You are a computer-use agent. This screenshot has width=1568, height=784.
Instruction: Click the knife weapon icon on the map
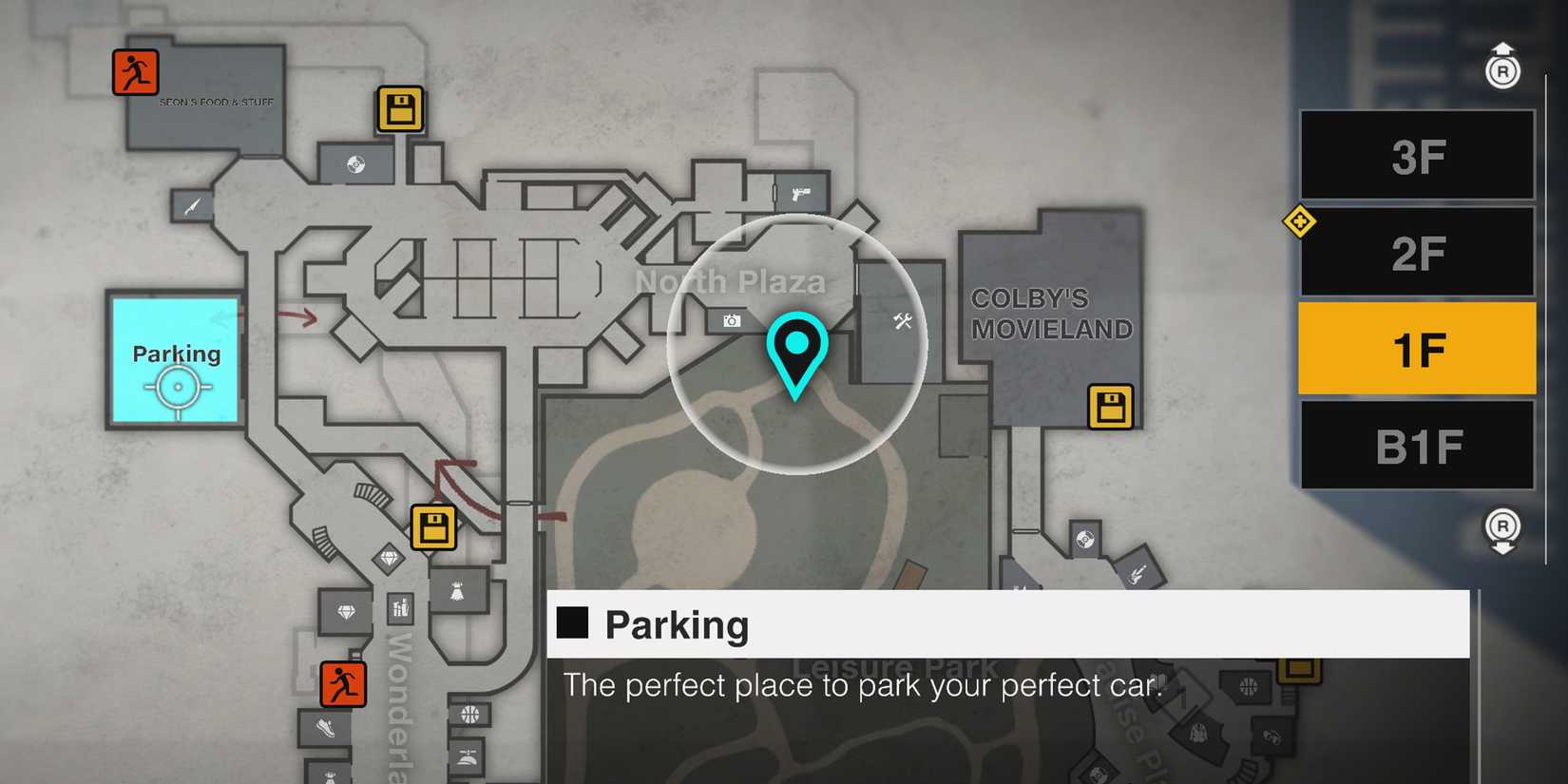(191, 207)
